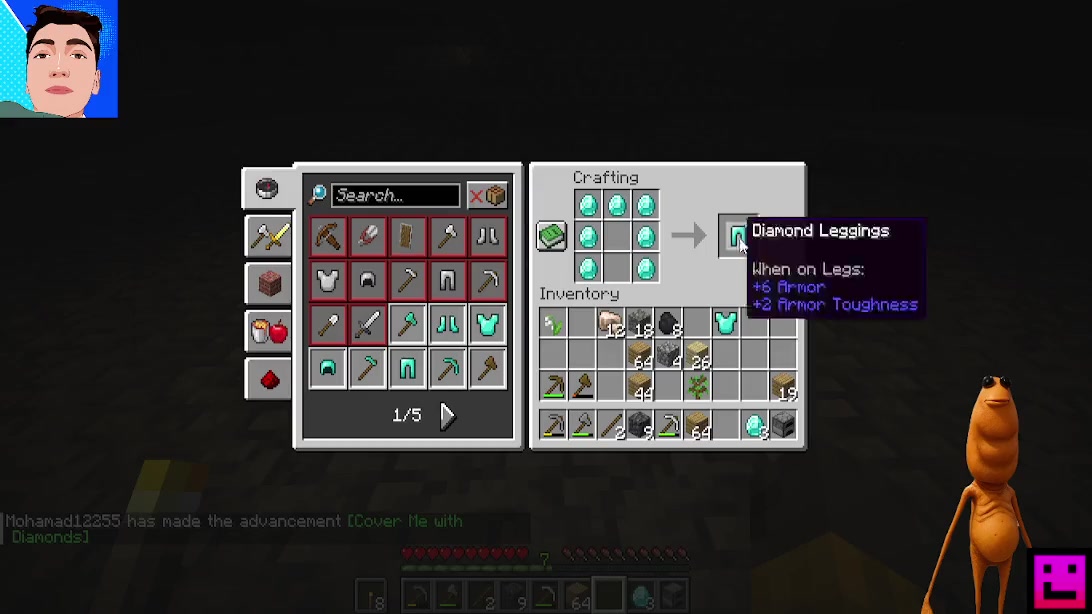Go to the next recipe page

point(447,415)
